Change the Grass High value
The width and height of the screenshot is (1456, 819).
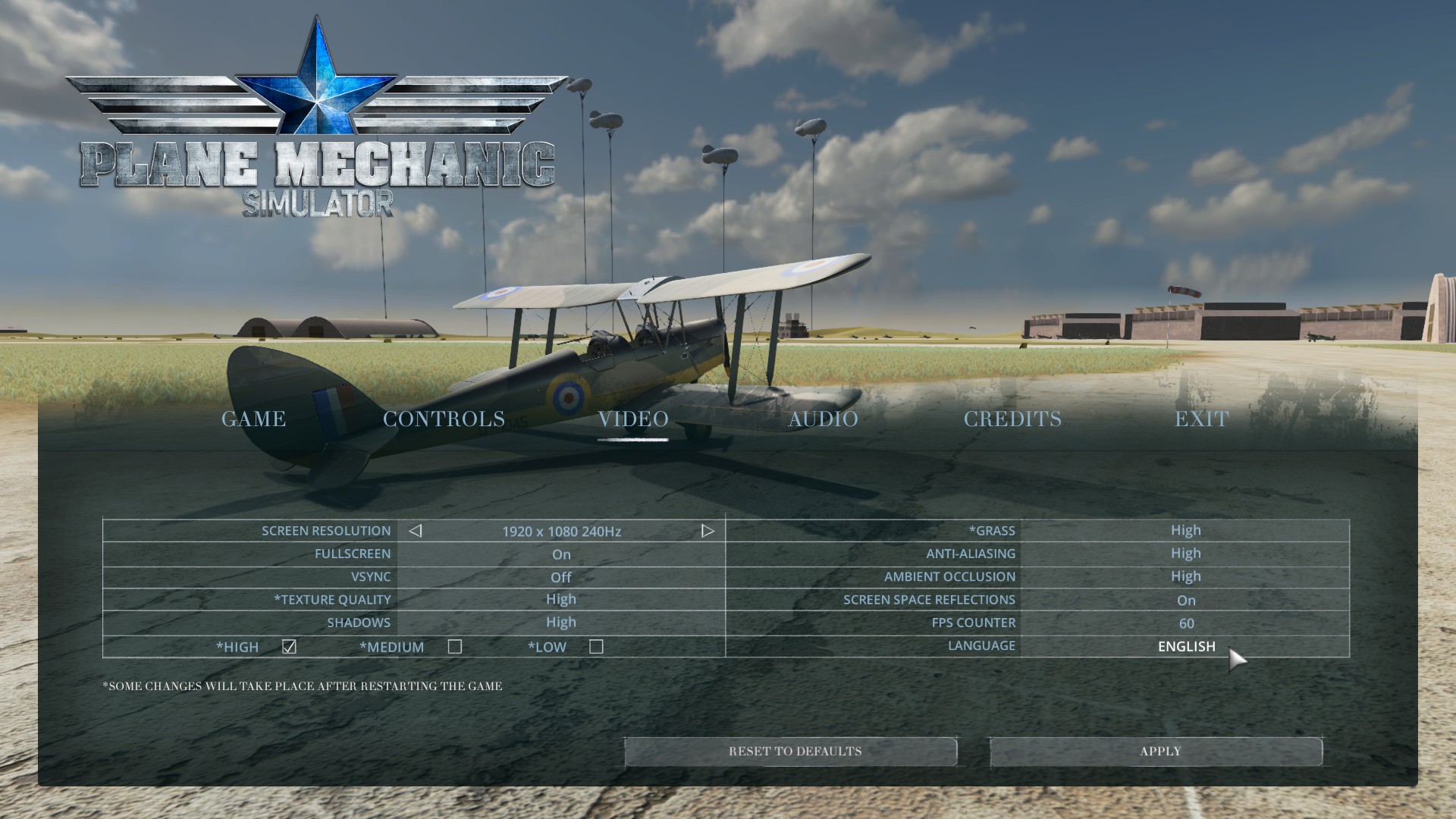coord(1185,531)
